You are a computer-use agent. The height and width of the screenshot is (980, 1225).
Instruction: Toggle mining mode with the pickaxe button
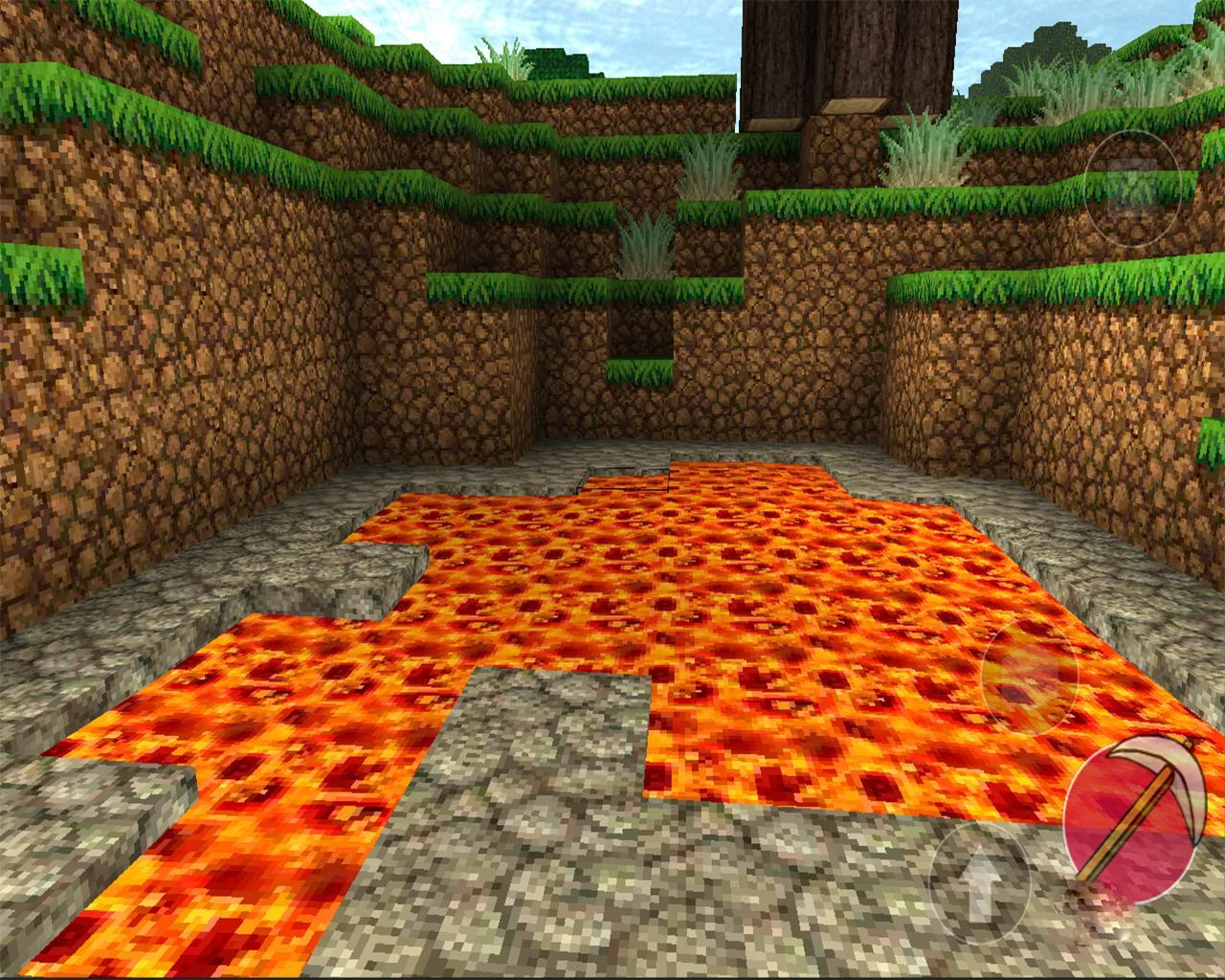click(1130, 825)
